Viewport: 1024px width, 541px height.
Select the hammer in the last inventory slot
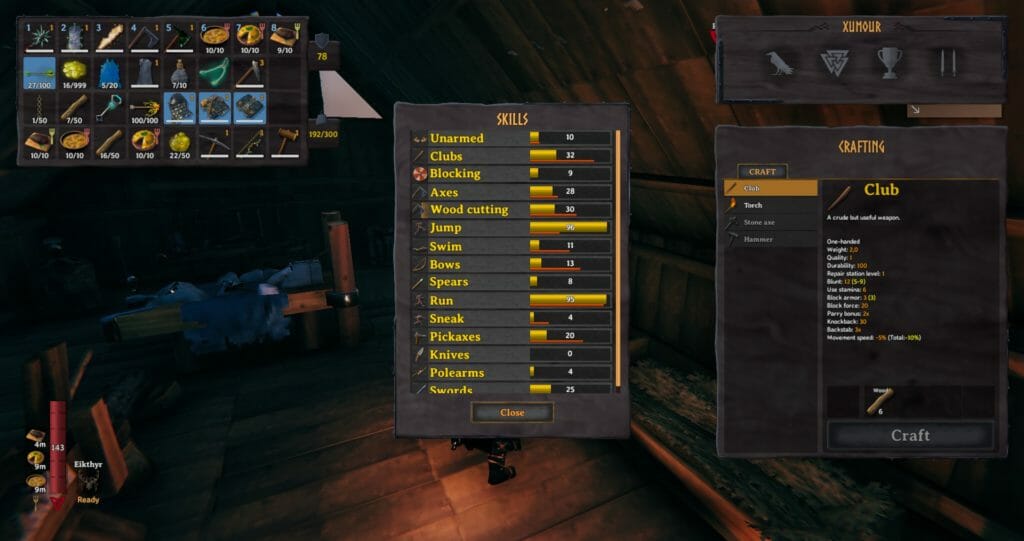(x=284, y=142)
